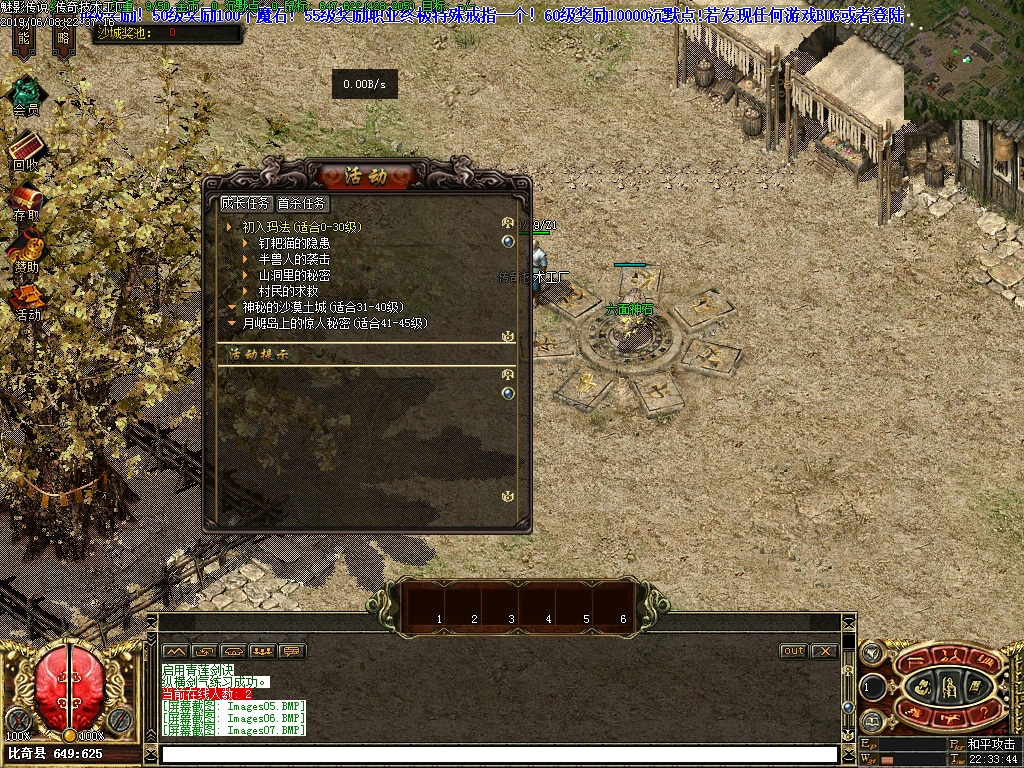Screen dimensions: 1024x768
Task: Open the 存取 storage icon
Action: coord(26,198)
